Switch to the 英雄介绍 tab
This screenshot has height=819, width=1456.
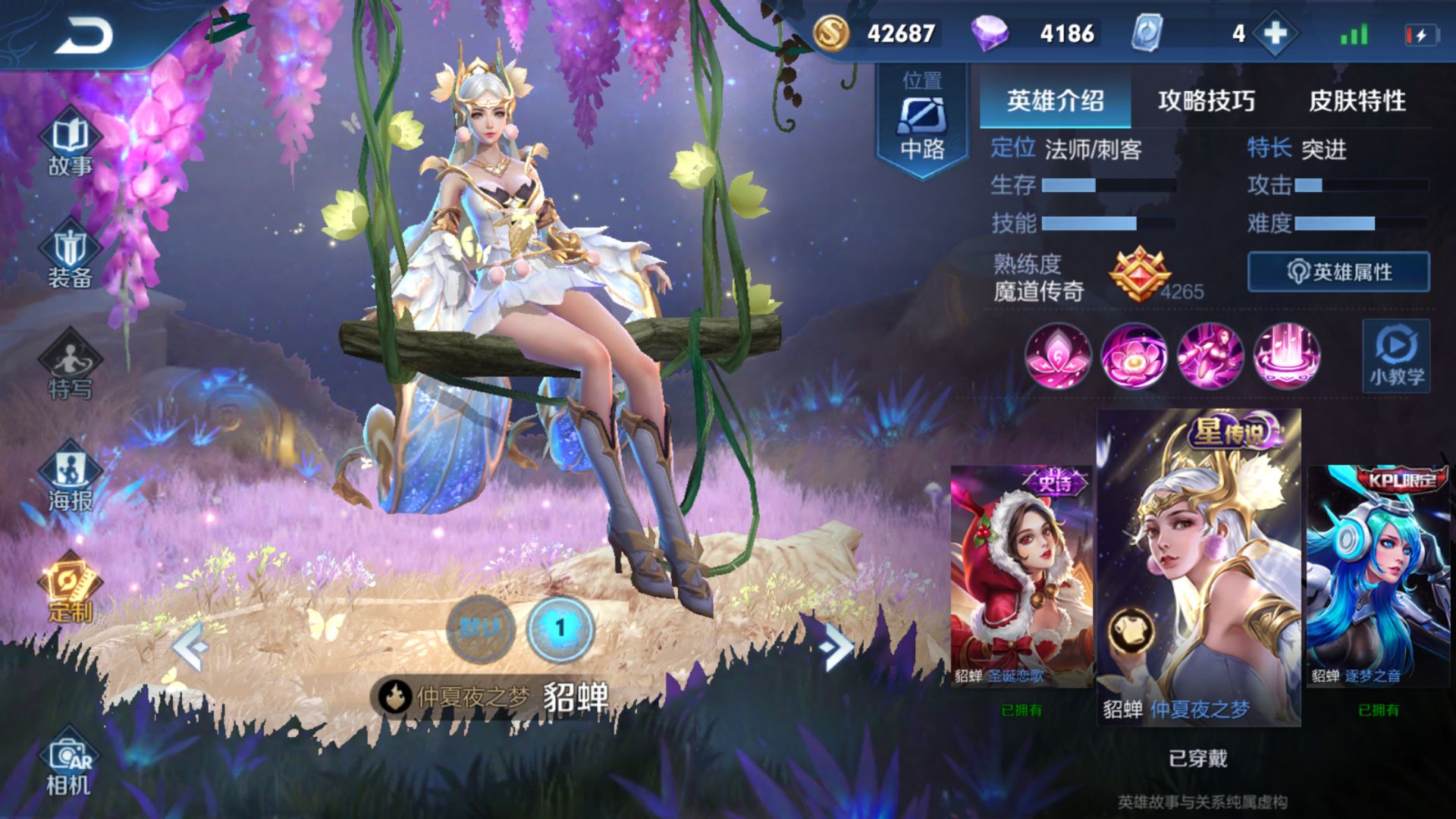[1055, 101]
